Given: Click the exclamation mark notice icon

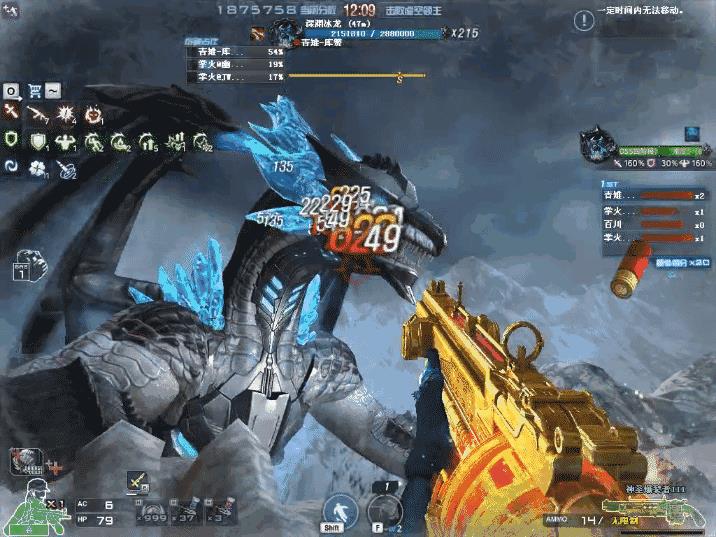Looking at the screenshot, I should coord(584,18).
